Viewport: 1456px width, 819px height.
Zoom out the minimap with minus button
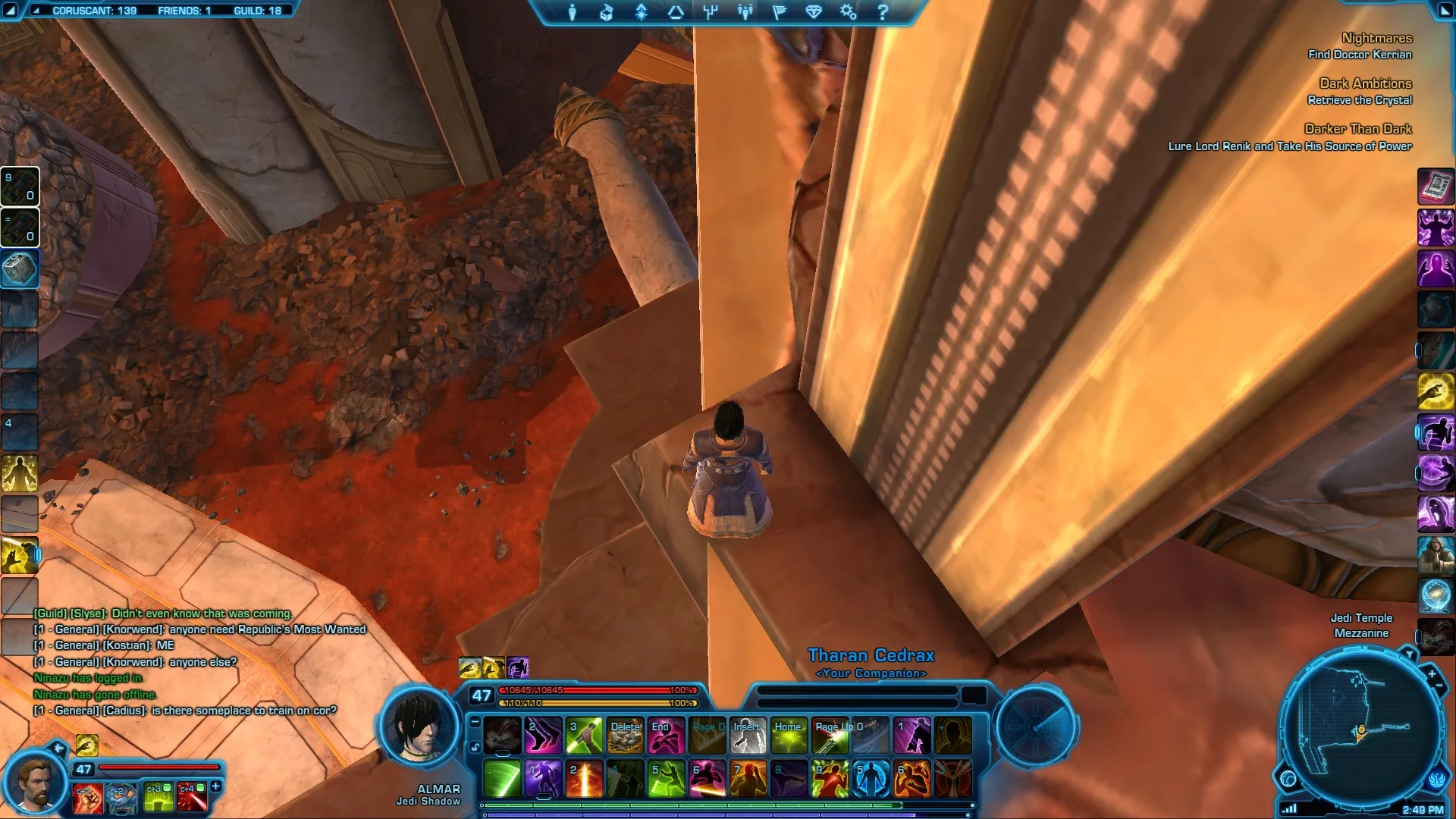(x=1439, y=686)
